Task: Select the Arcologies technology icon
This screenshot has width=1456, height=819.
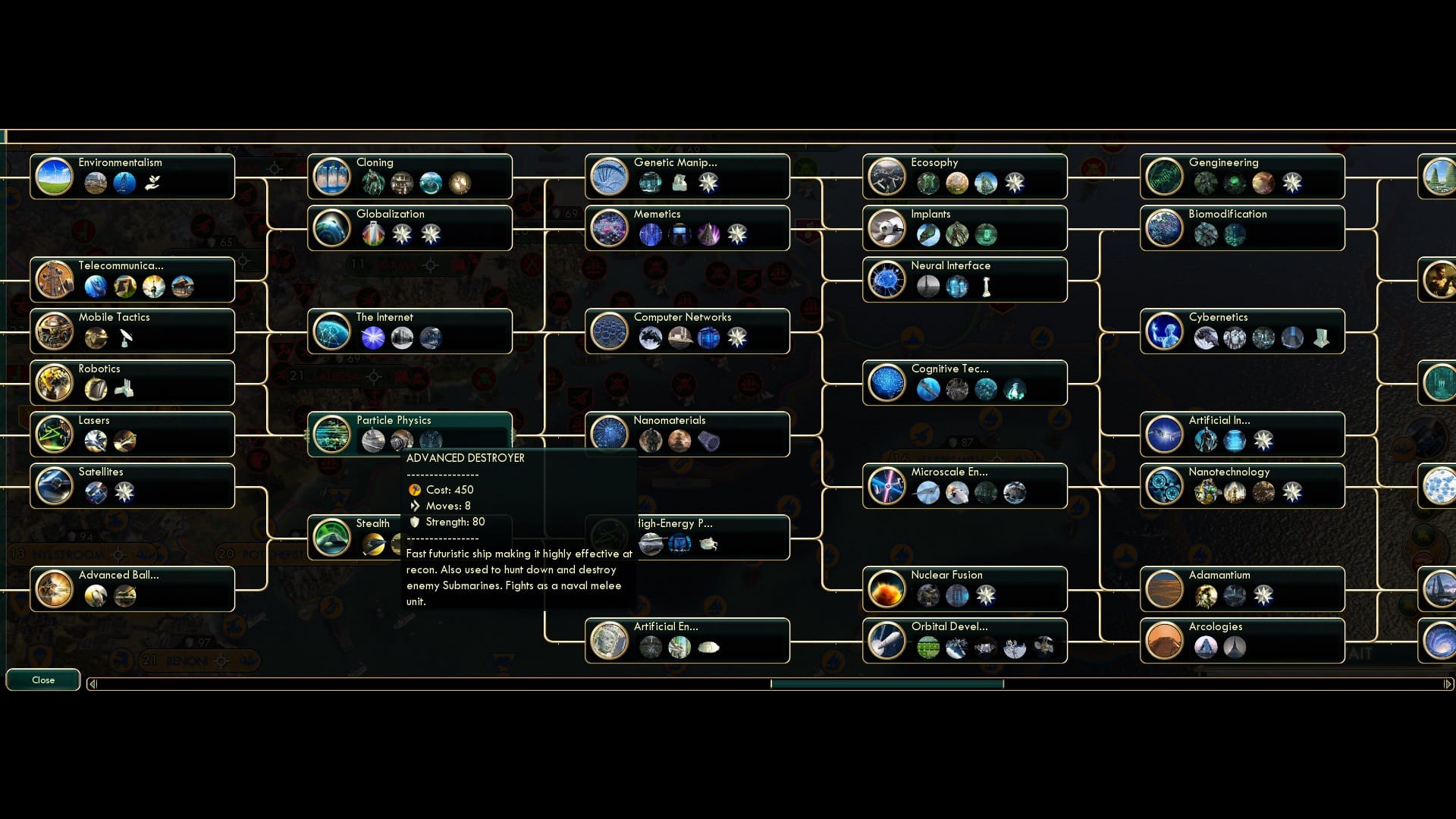Action: 1166,640
